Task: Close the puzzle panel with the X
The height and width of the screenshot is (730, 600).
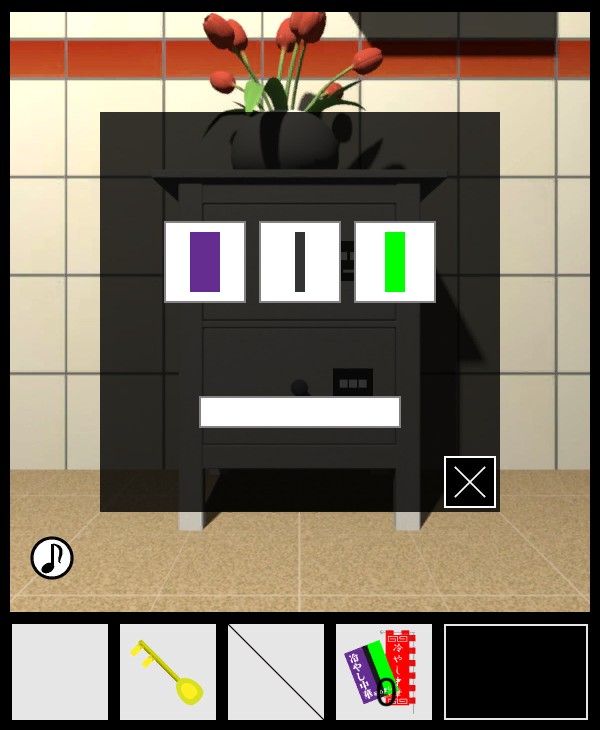Action: point(470,482)
